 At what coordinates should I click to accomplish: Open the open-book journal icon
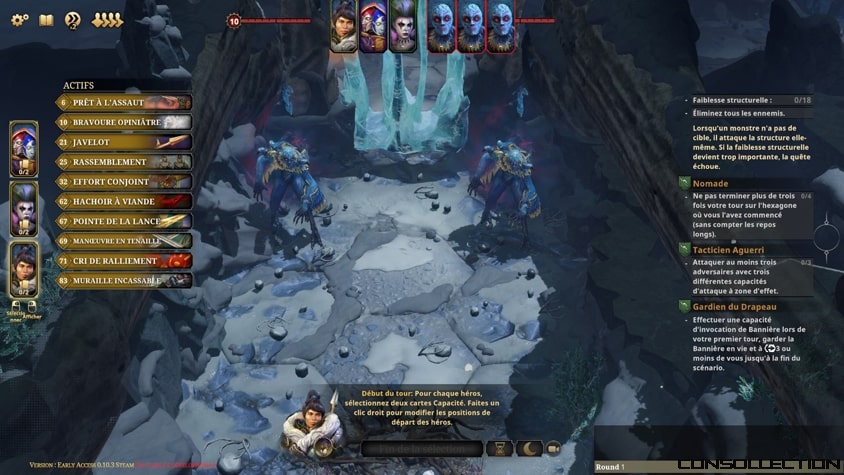click(45, 20)
